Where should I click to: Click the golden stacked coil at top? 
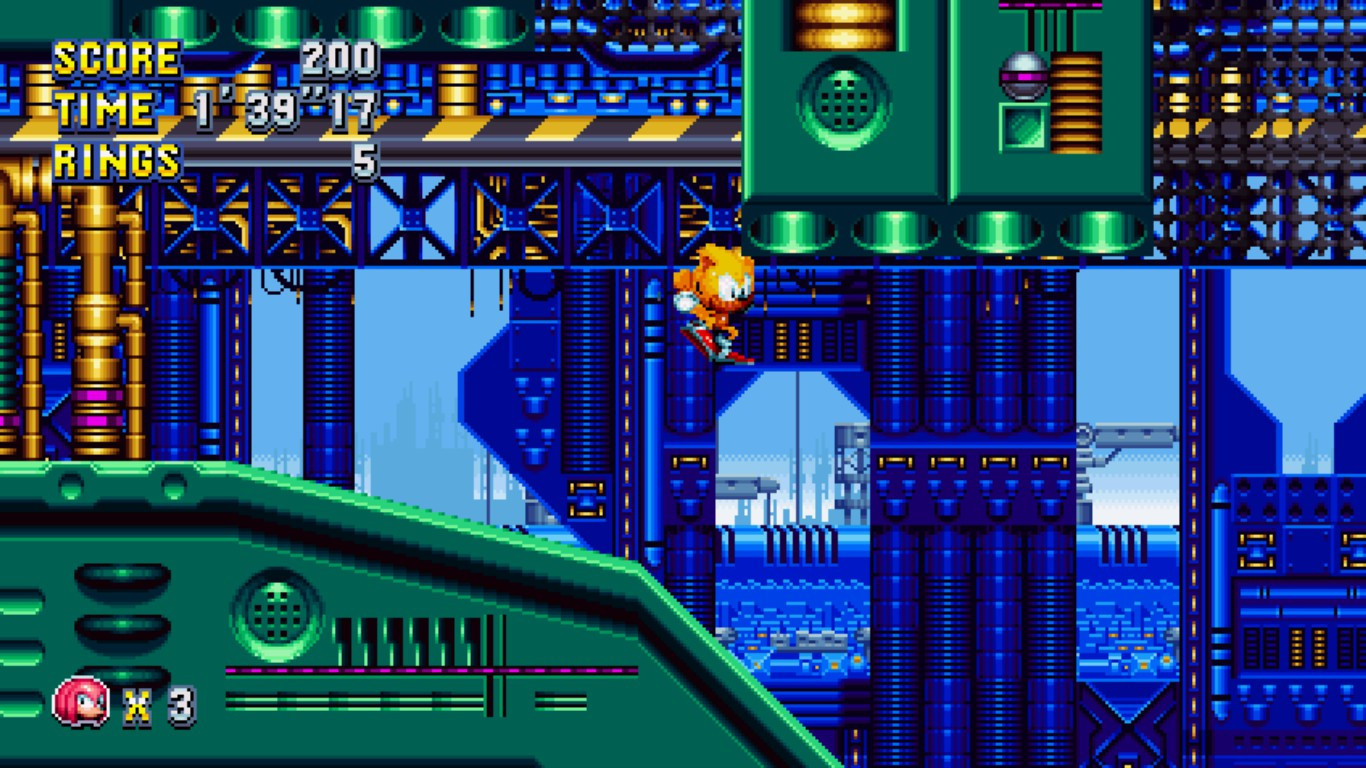(x=843, y=25)
